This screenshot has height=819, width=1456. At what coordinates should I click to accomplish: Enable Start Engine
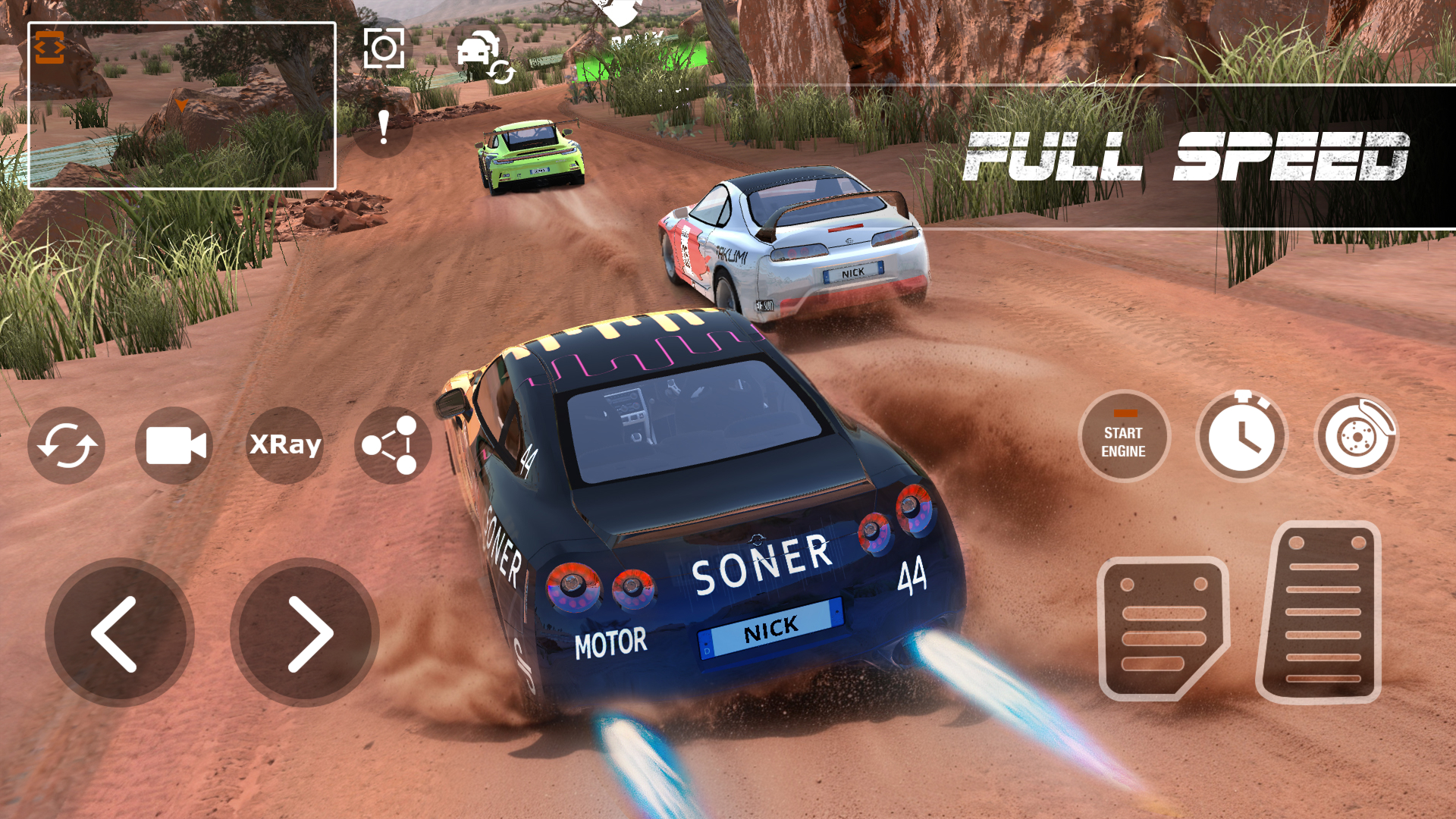coord(1124,440)
